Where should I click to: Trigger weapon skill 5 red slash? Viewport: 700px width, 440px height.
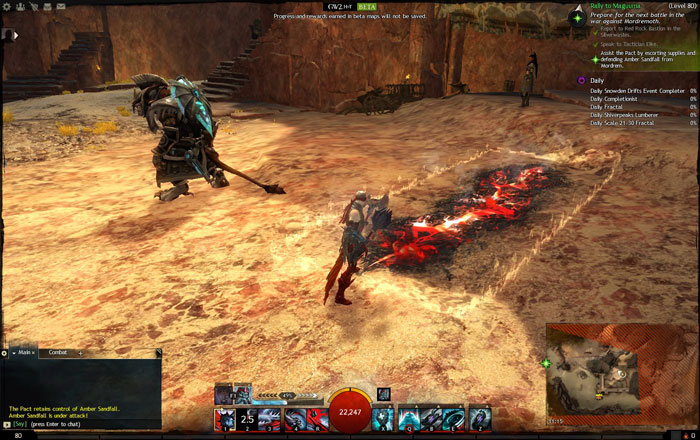click(318, 419)
